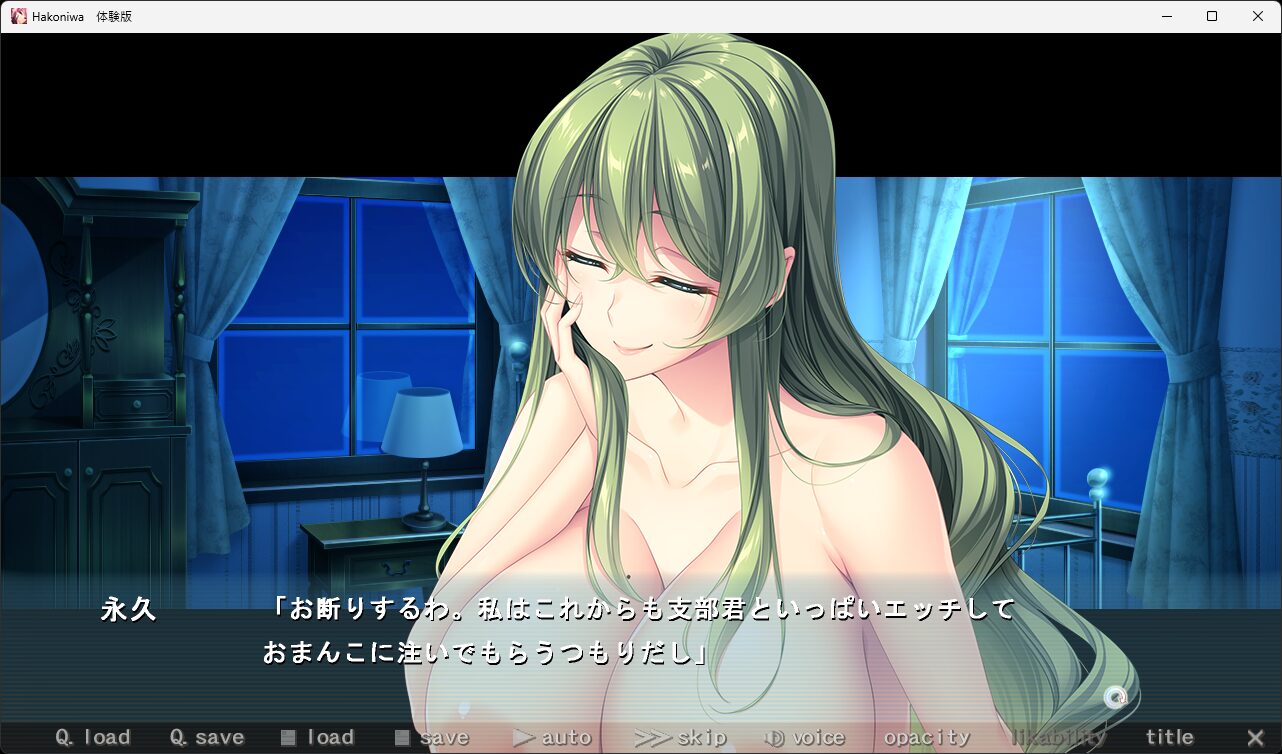Close the Hakoniwa game window

click(x=1258, y=16)
